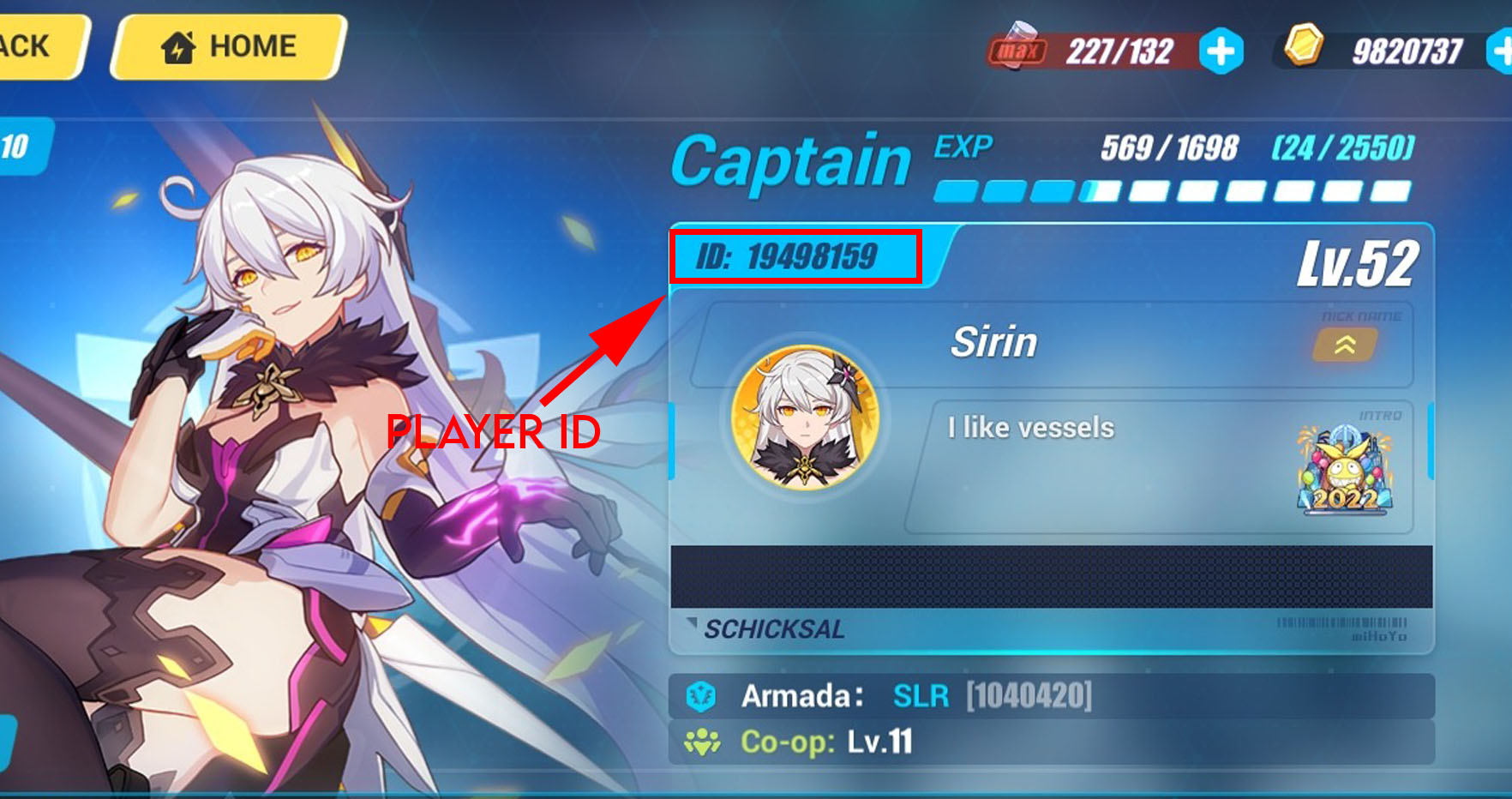Screen dimensions: 1512x799
Task: Click the player ID field
Action: [x=795, y=256]
